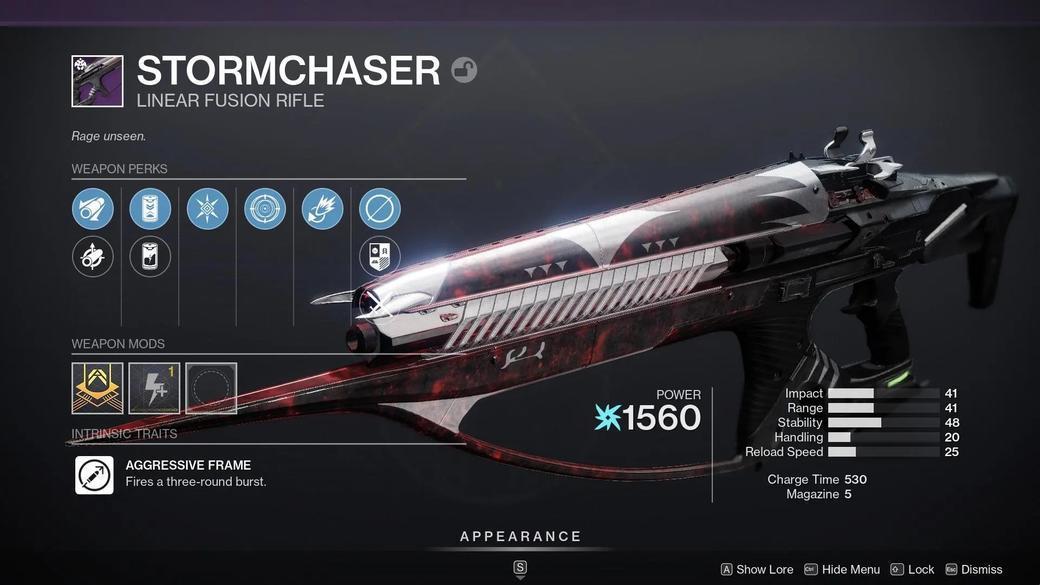1040x585 pixels.
Task: Choose the alternate barrel perk with arrow
Action: pyautogui.click(x=92, y=257)
